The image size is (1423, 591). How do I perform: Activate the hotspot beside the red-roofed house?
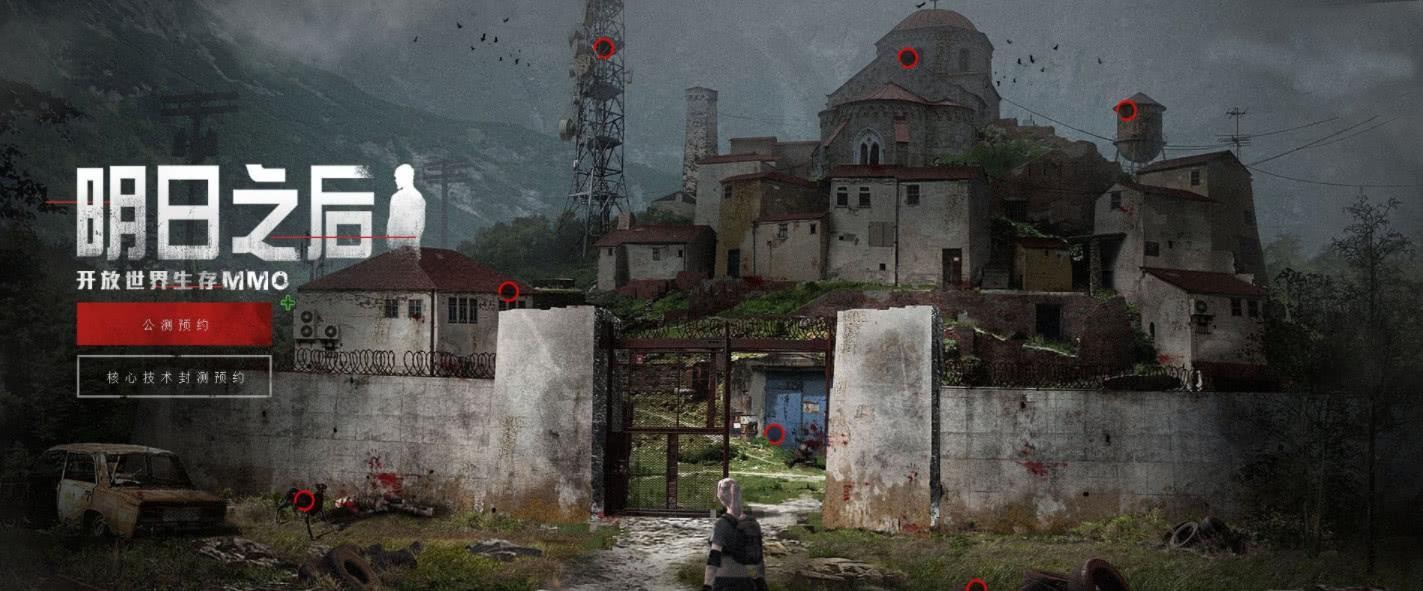click(x=508, y=292)
